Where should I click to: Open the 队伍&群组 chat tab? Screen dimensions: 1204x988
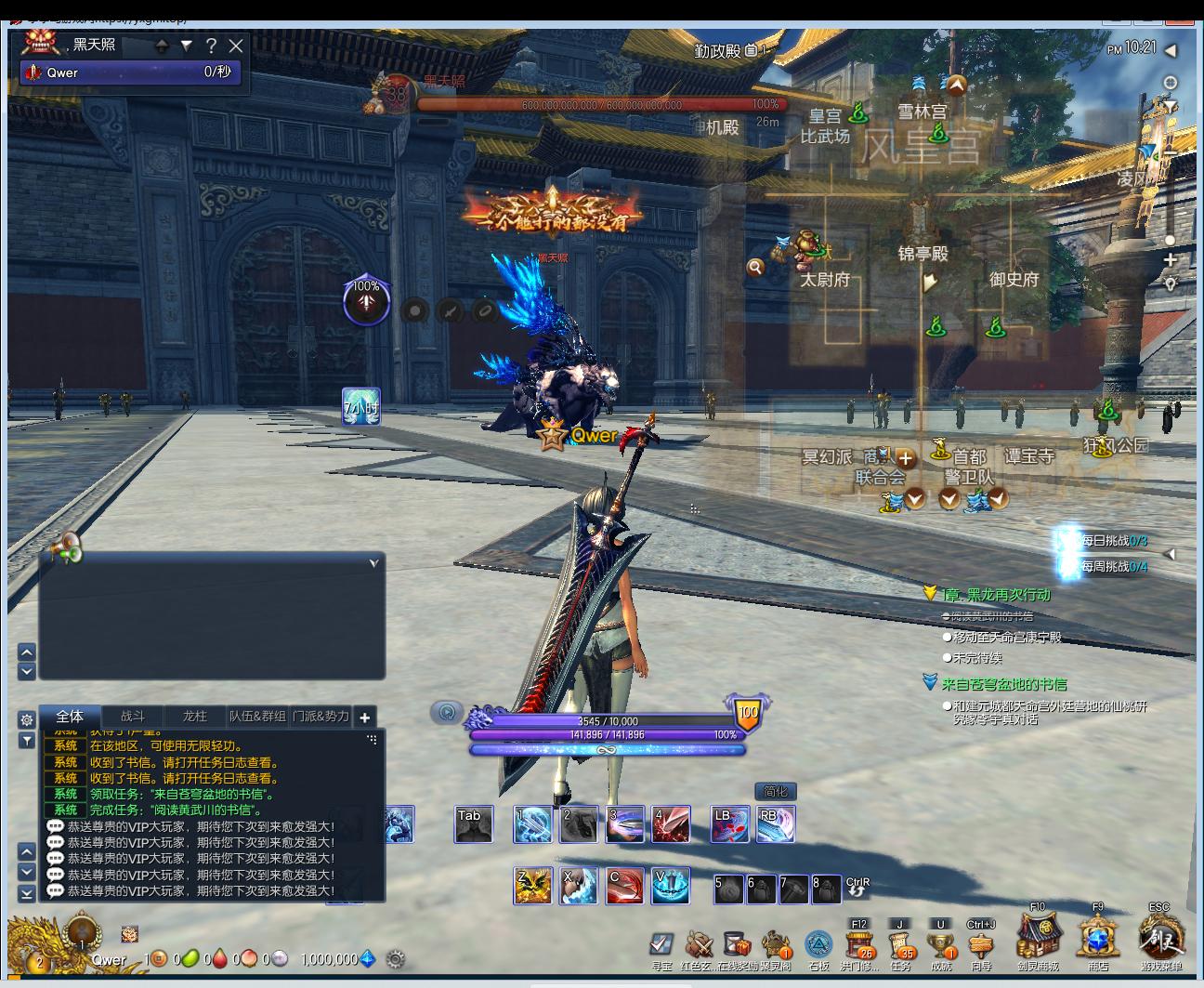coord(257,717)
